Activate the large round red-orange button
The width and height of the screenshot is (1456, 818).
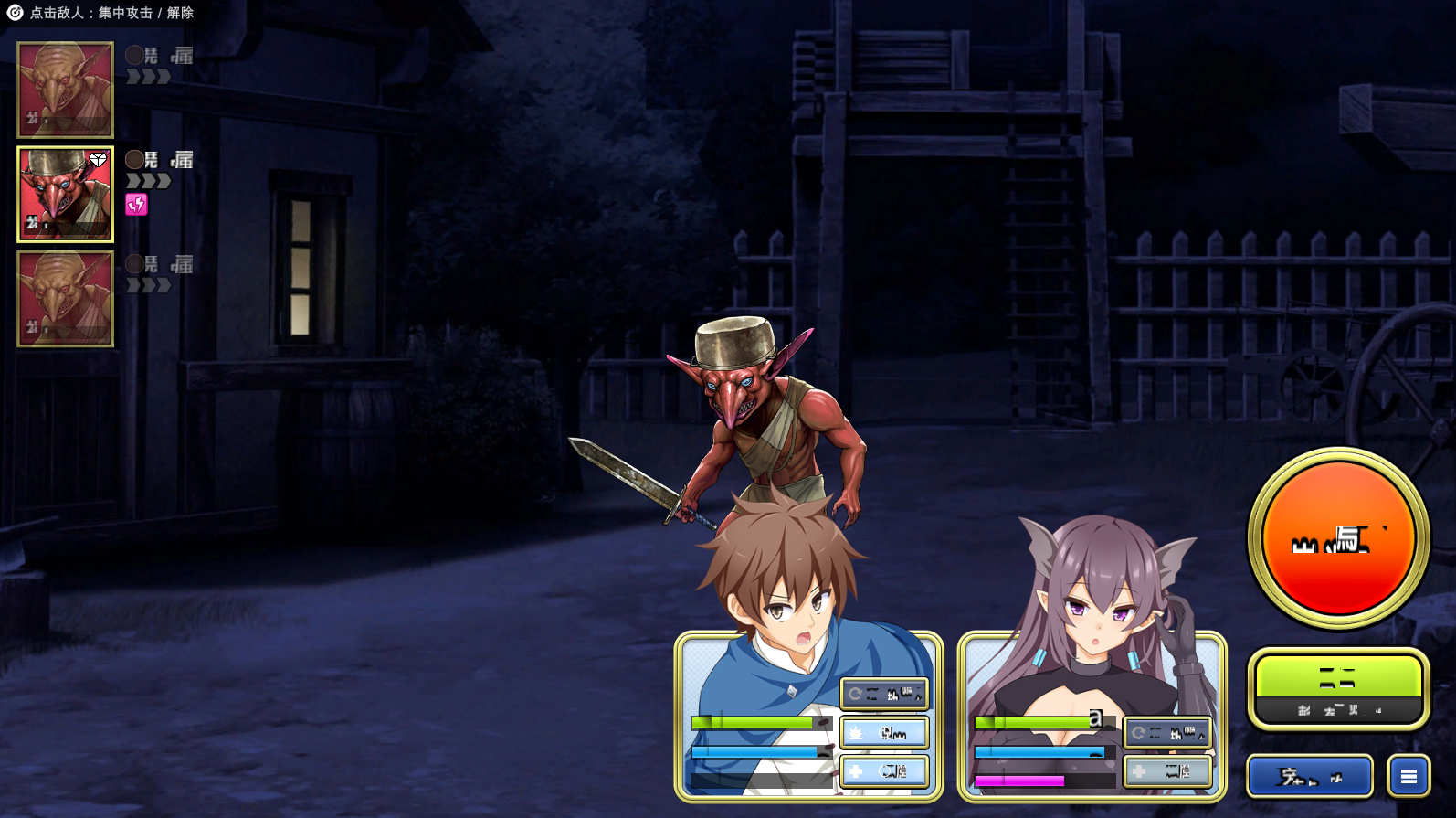1338,538
